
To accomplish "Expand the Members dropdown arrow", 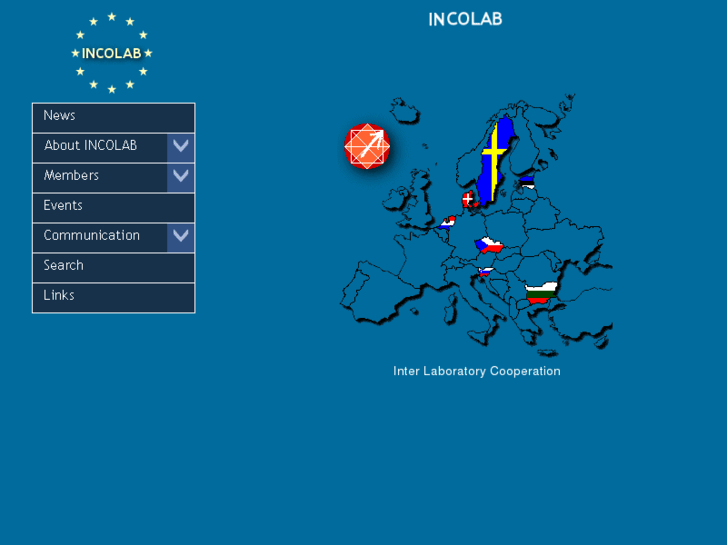I will point(181,177).
